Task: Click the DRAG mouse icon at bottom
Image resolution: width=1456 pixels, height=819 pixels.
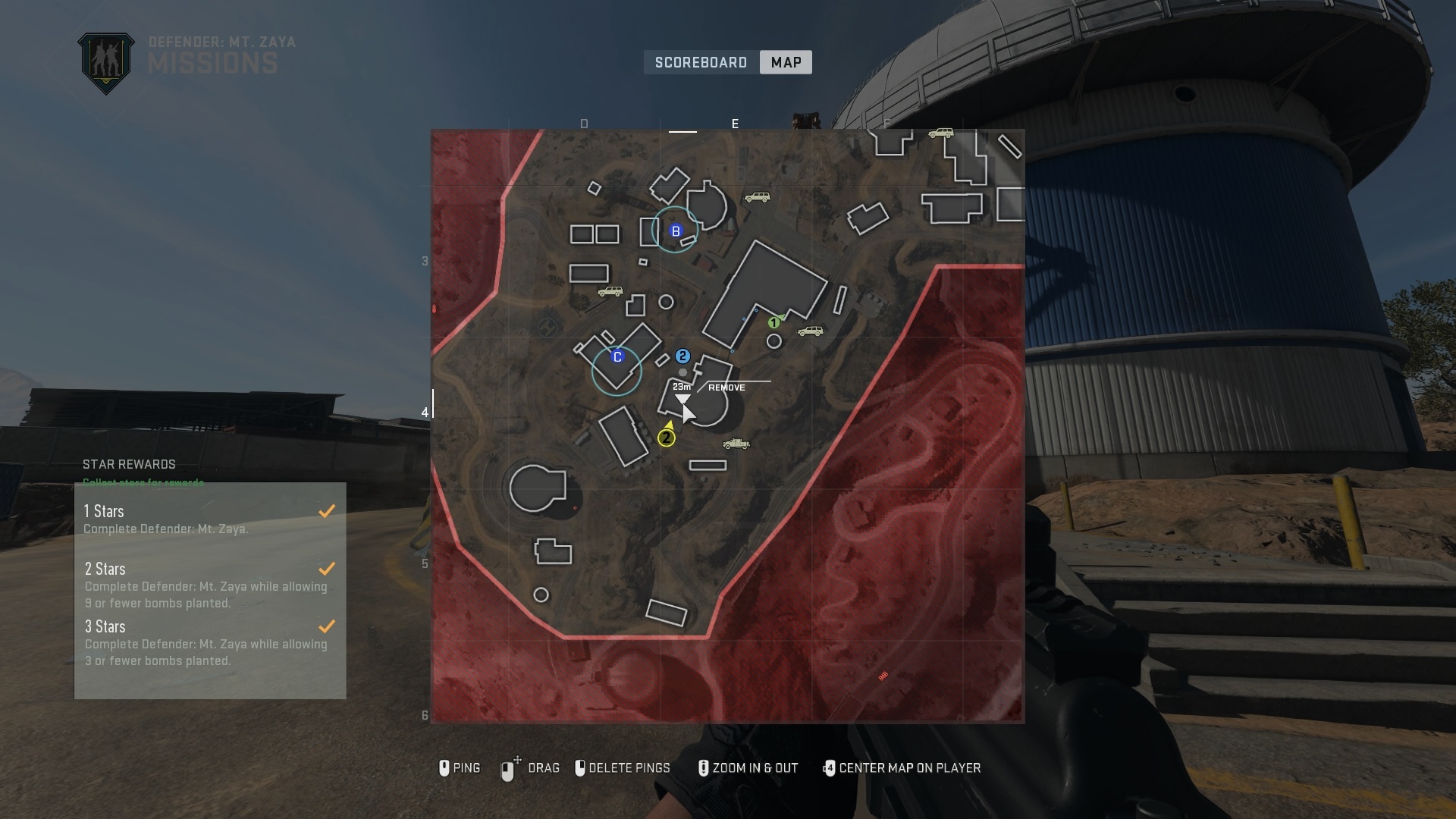Action: (x=509, y=768)
